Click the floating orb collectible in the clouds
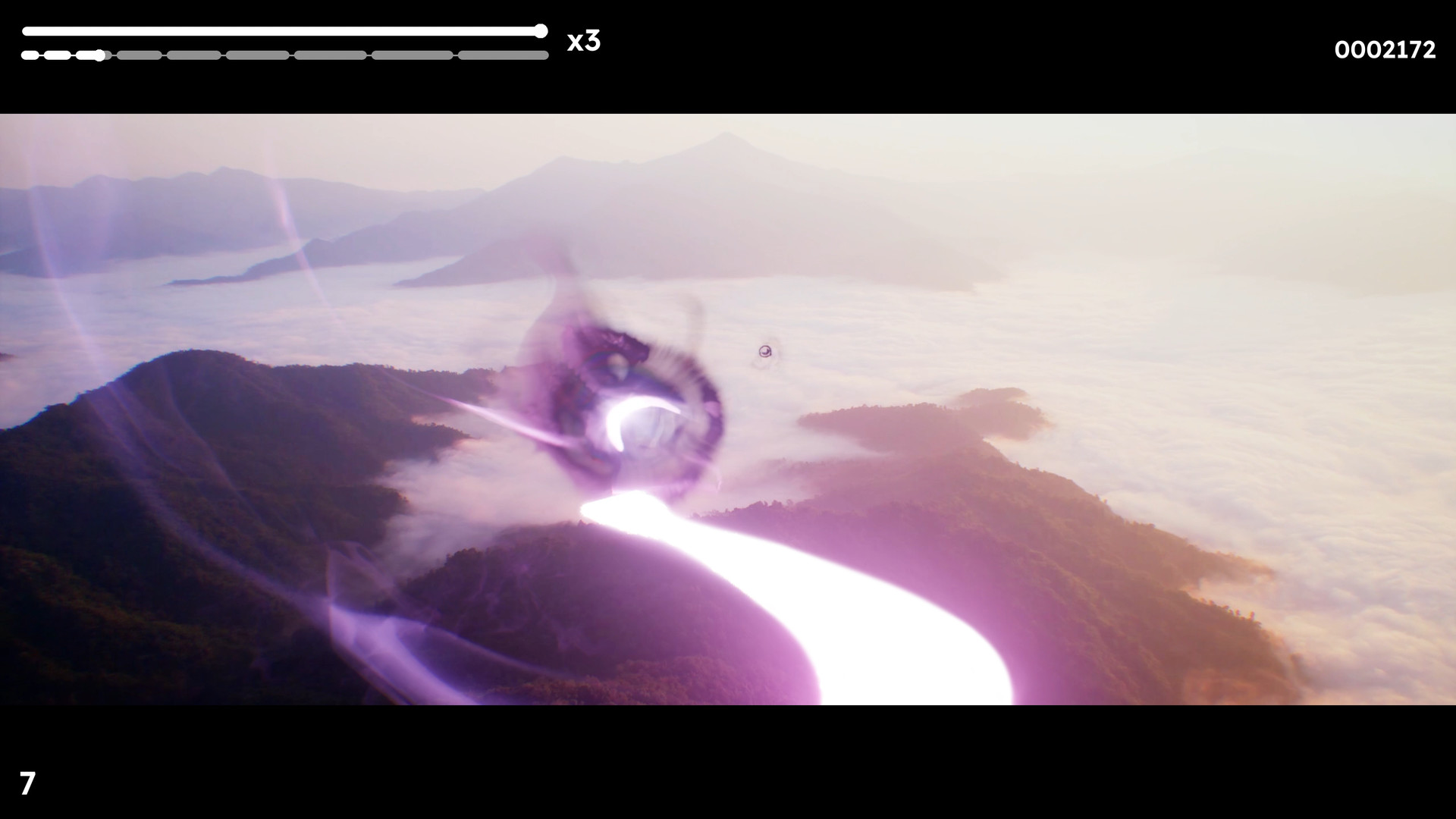This screenshot has height=819, width=1456. 764,352
